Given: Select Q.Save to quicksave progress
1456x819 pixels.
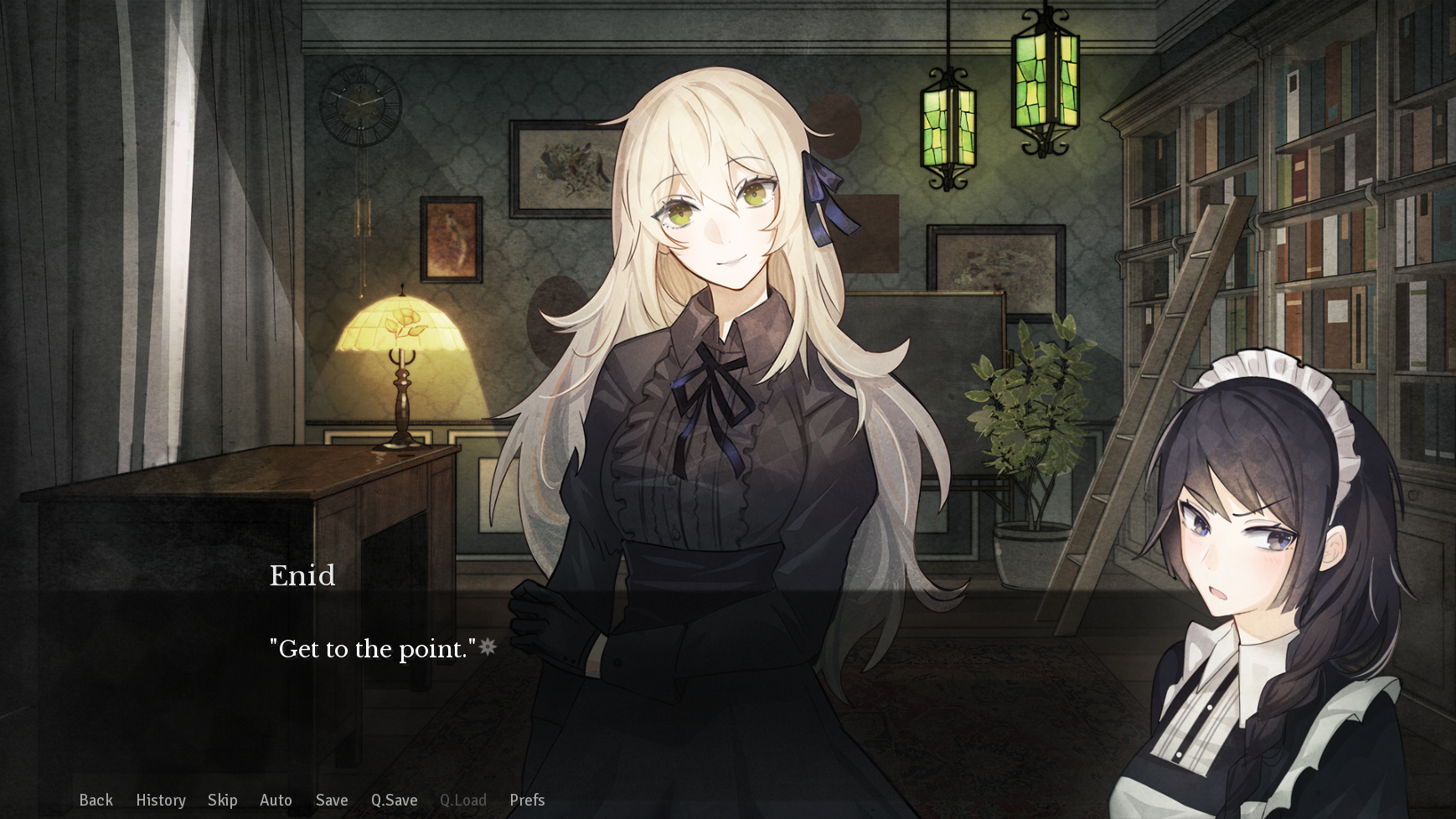Looking at the screenshot, I should click(x=395, y=801).
